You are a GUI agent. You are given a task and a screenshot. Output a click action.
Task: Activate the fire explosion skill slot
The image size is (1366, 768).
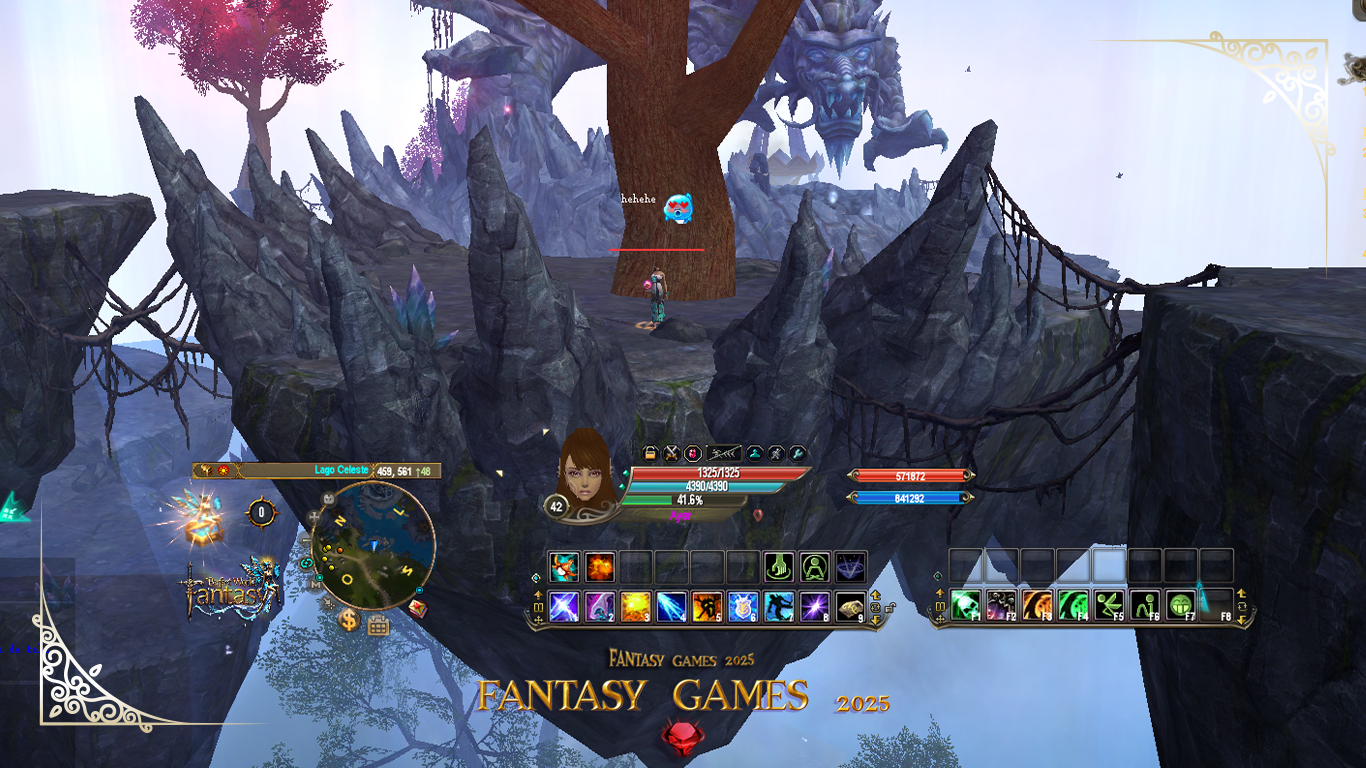pos(600,567)
